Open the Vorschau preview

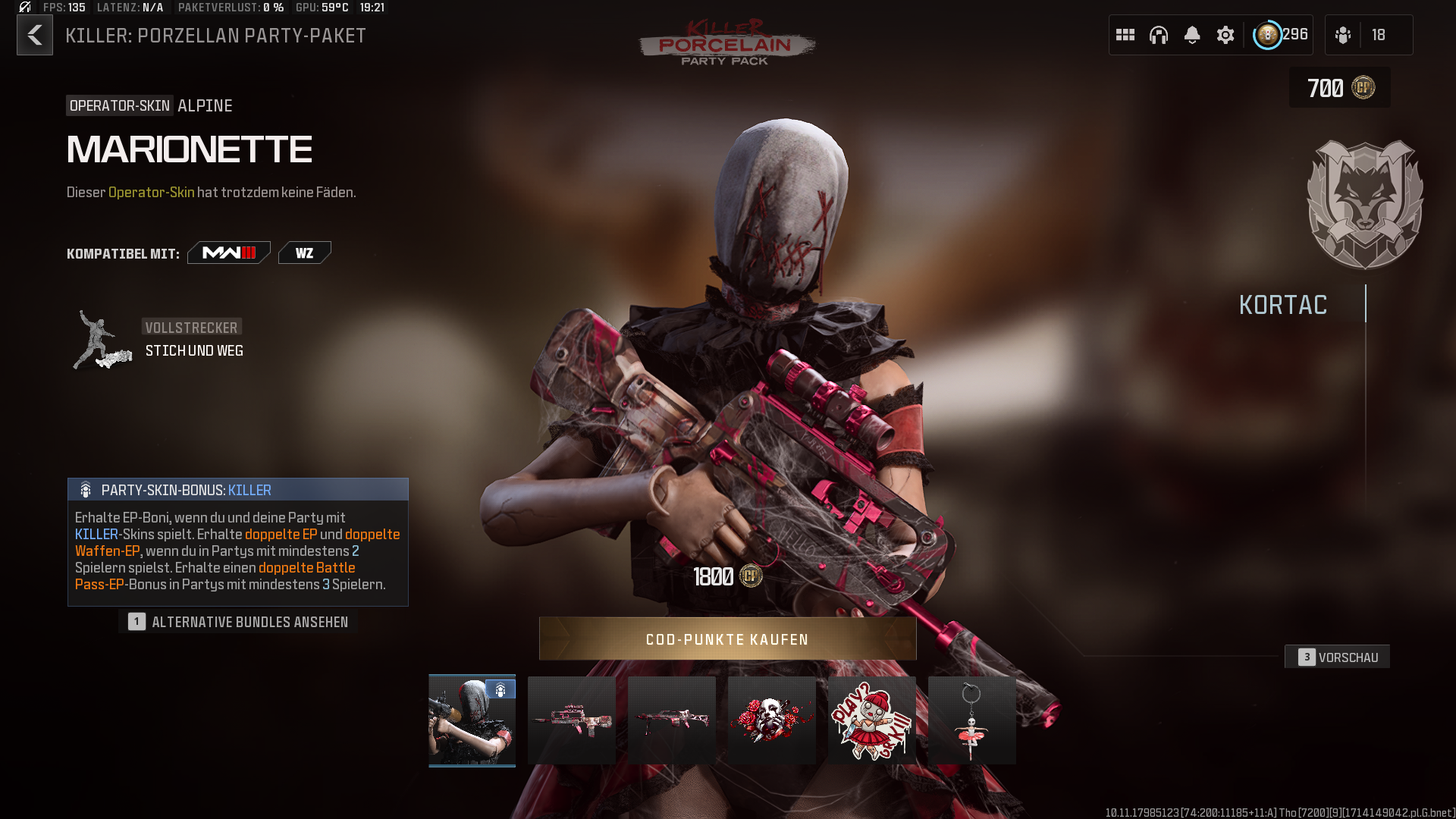point(1338,657)
